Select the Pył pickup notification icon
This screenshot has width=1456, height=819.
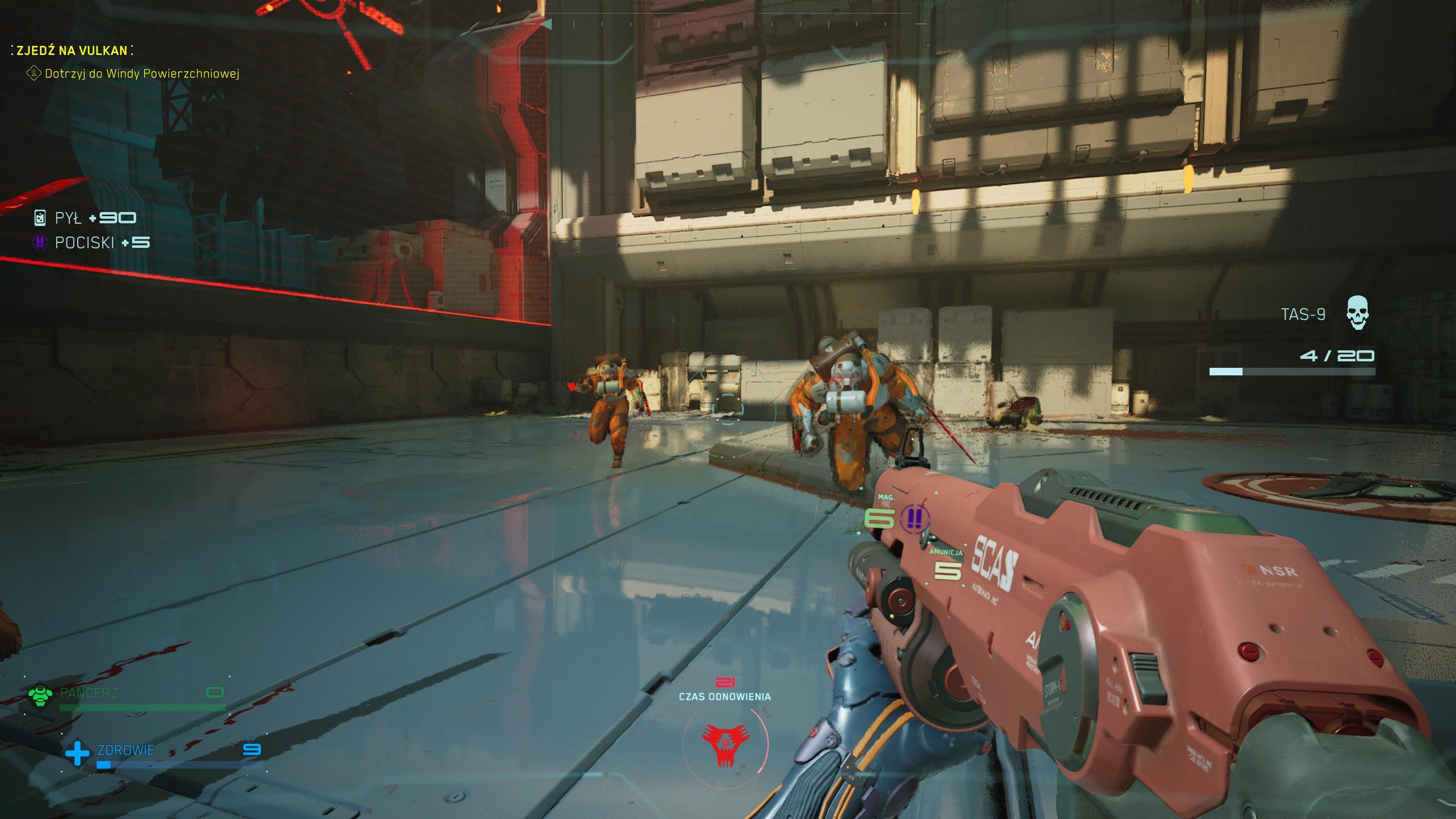(39, 218)
